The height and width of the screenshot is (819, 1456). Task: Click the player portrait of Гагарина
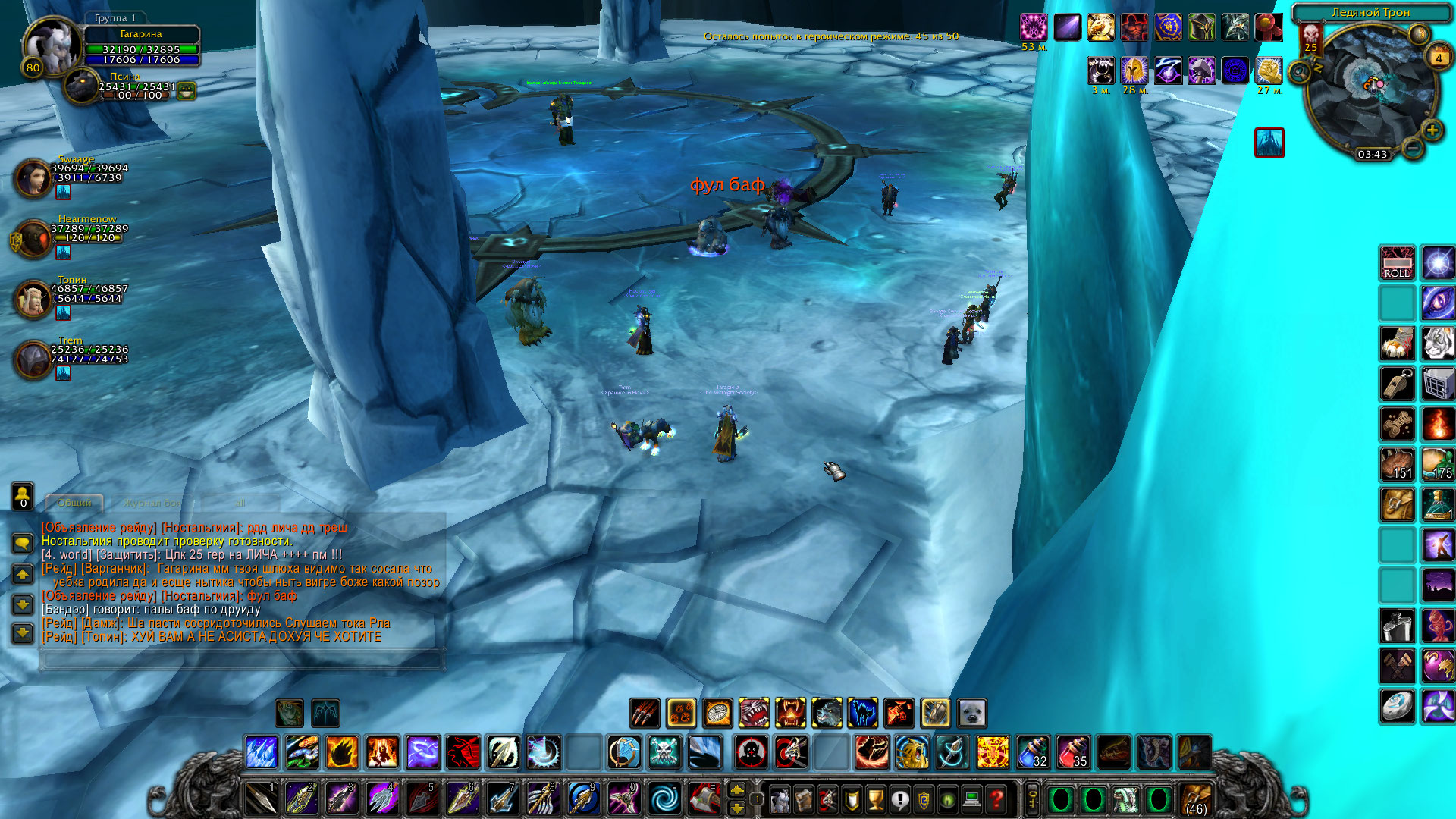click(x=51, y=45)
